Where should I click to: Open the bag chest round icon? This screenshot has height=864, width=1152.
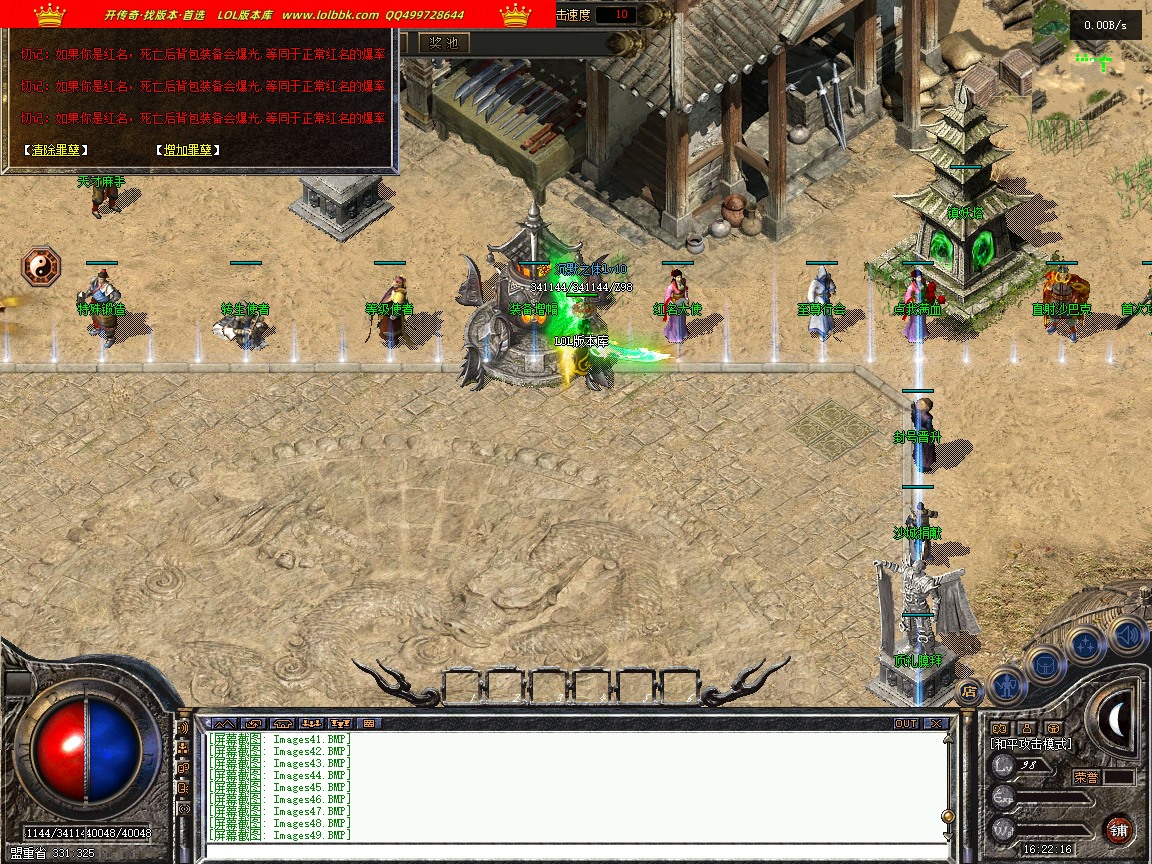(x=1045, y=663)
